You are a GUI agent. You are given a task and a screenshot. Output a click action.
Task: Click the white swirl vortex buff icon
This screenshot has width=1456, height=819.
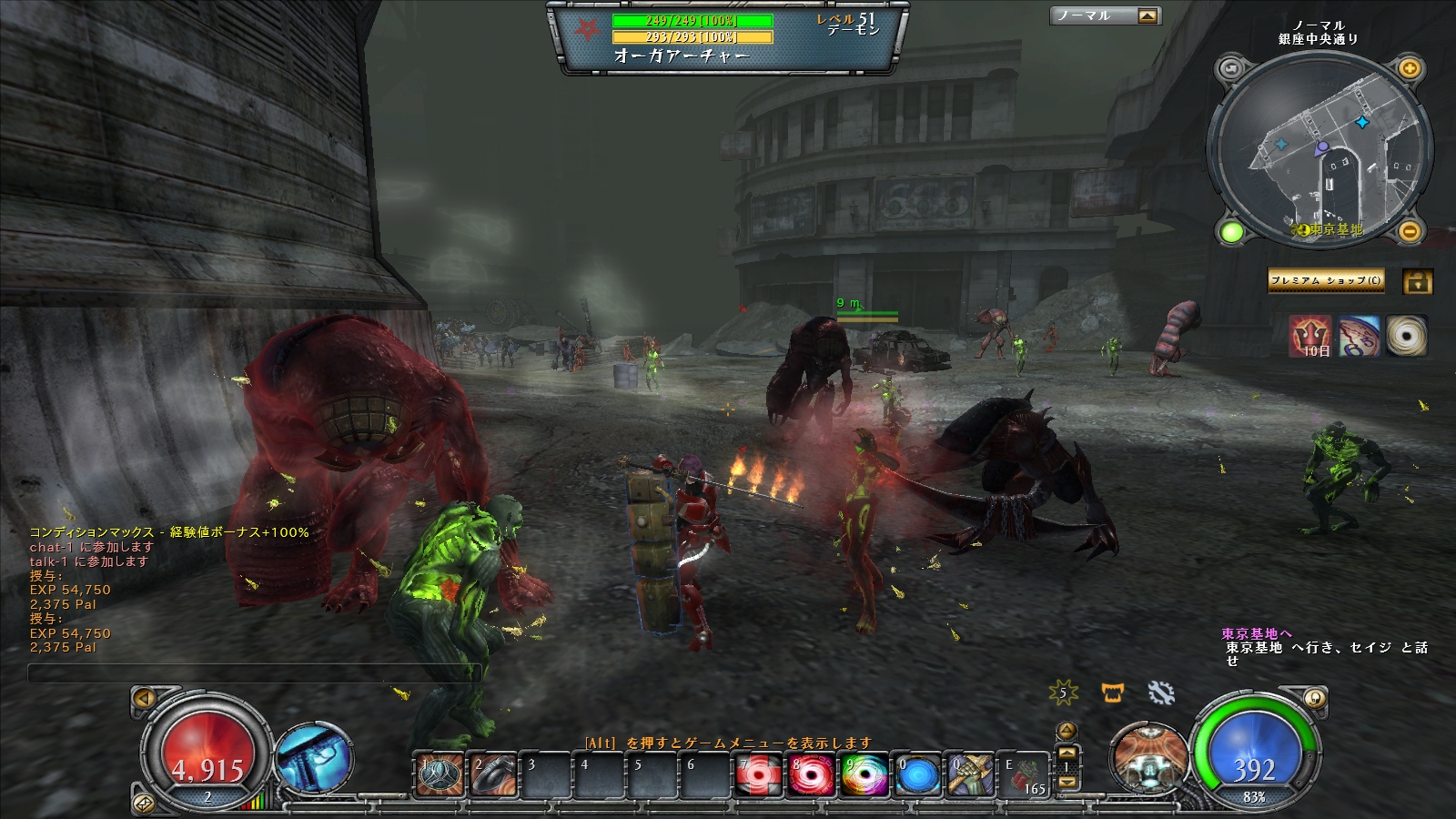click(x=1406, y=336)
